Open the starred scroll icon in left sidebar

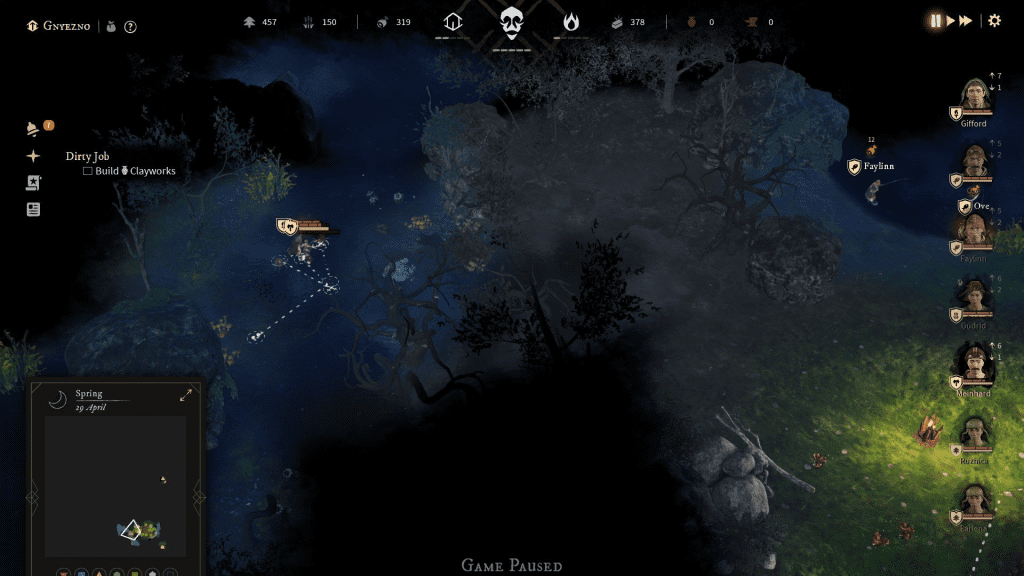click(33, 183)
